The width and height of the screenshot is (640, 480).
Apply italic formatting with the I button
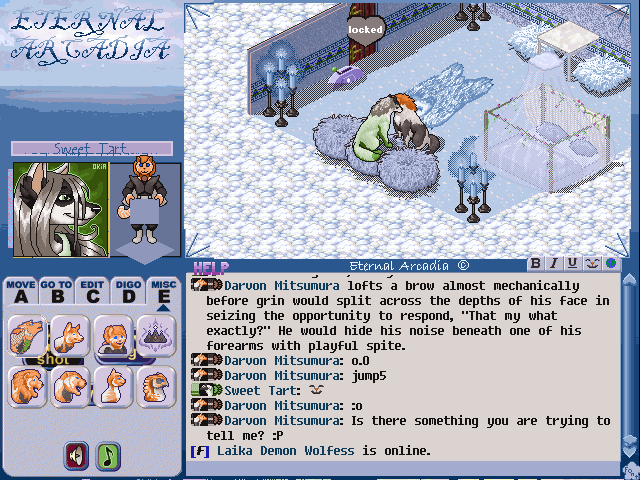click(554, 263)
